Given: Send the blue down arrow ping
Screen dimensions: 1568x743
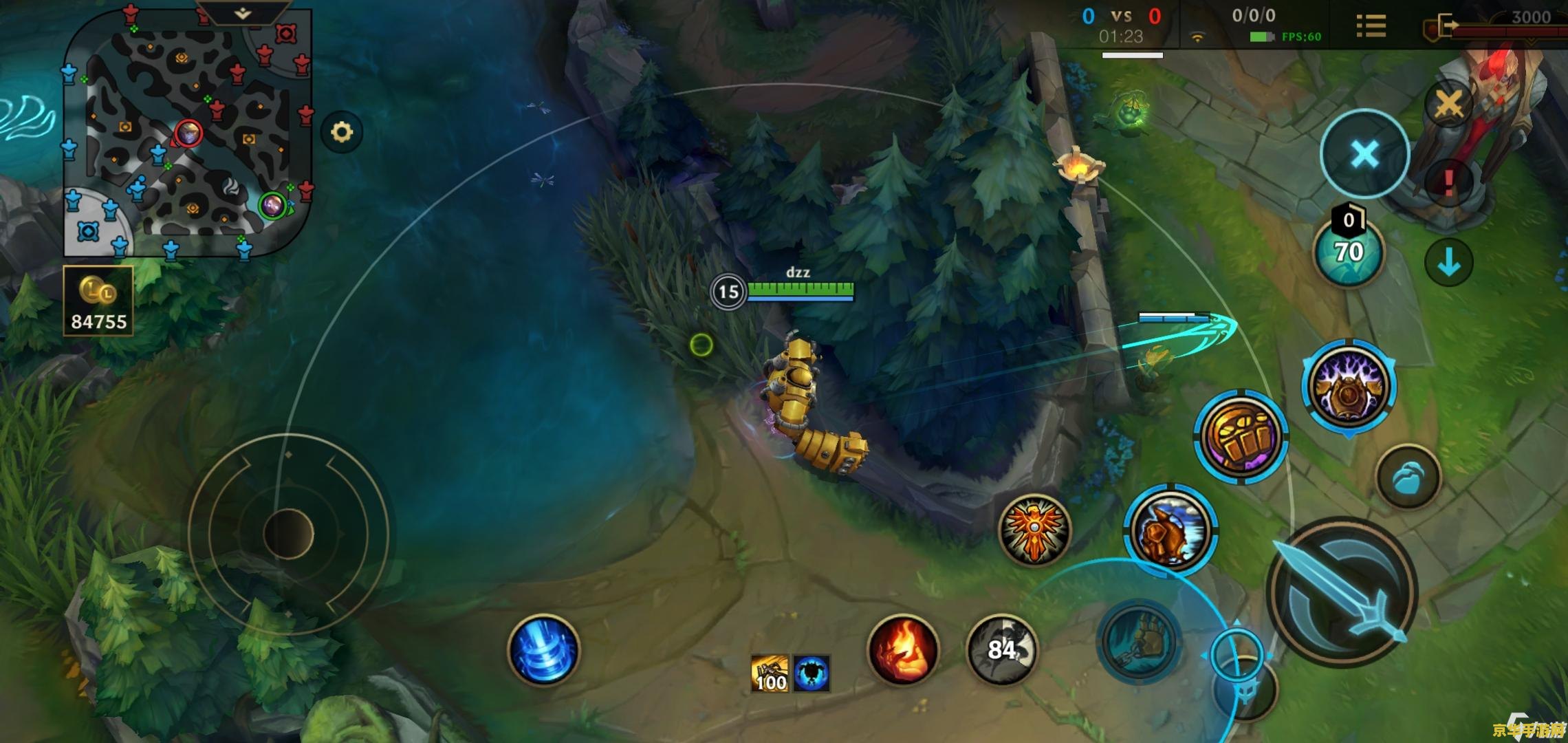Looking at the screenshot, I should pyautogui.click(x=1448, y=262).
